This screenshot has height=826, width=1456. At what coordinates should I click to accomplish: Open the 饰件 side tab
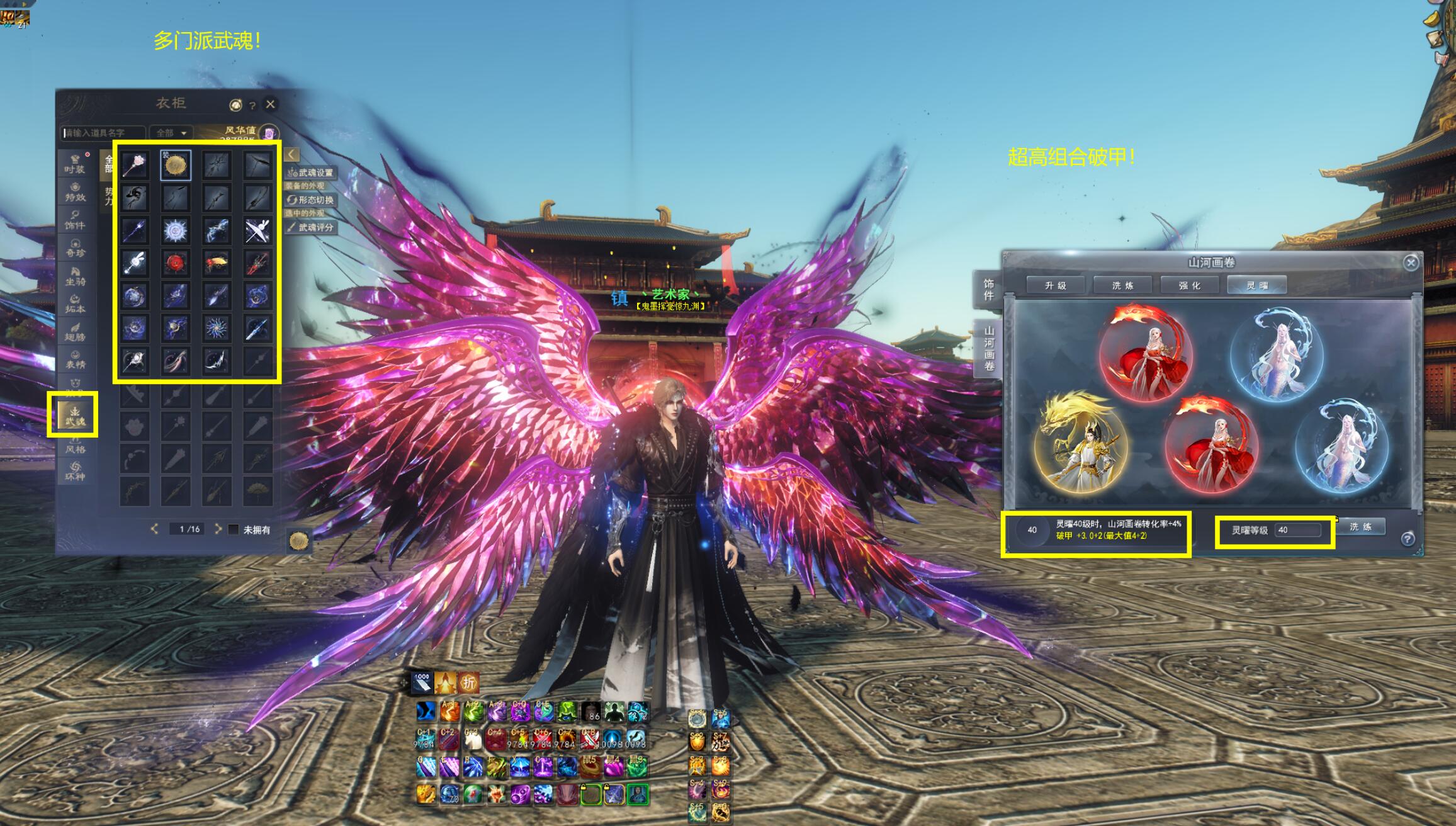[989, 290]
